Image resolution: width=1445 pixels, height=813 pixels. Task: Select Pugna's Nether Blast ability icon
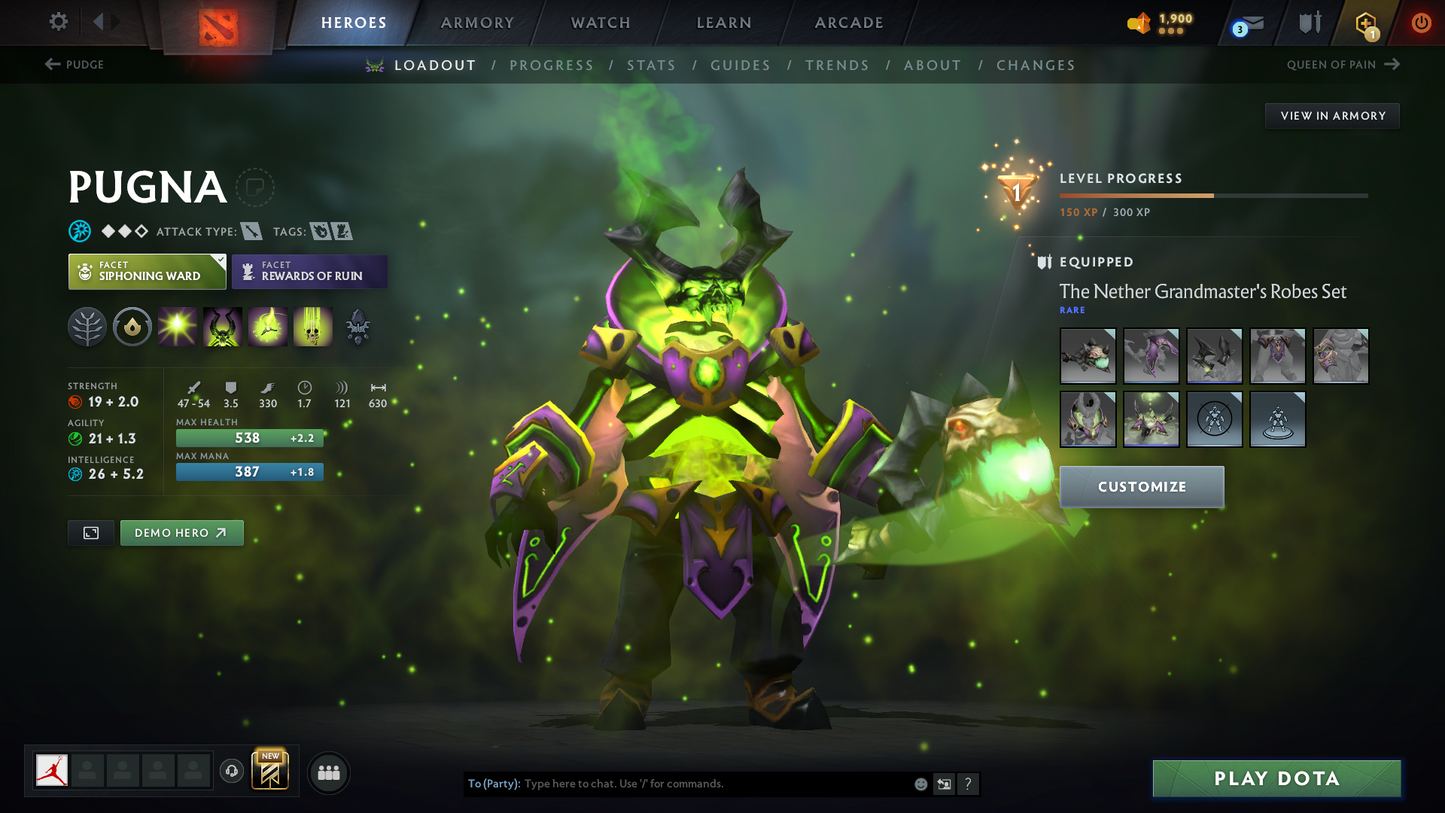pyautogui.click(x=177, y=326)
